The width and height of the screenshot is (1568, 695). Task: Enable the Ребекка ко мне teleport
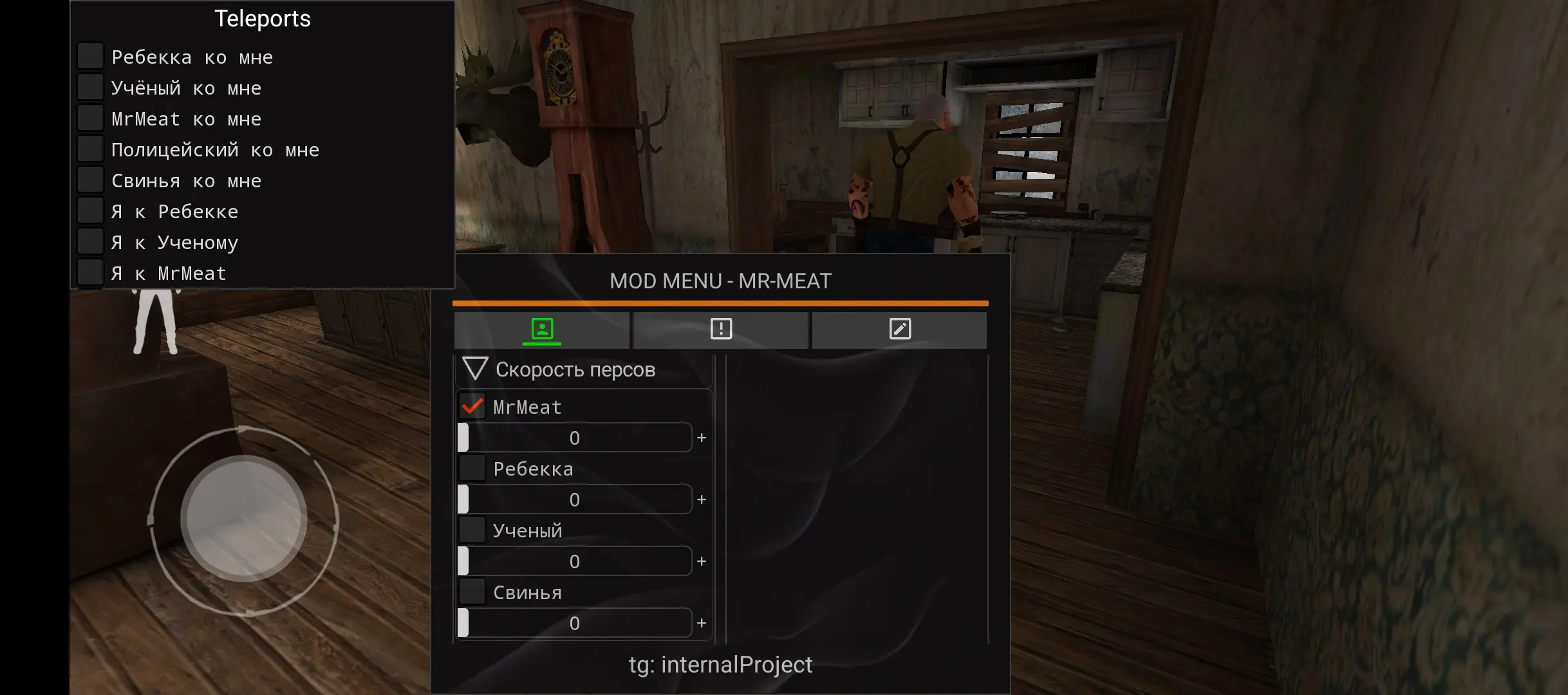pos(90,55)
